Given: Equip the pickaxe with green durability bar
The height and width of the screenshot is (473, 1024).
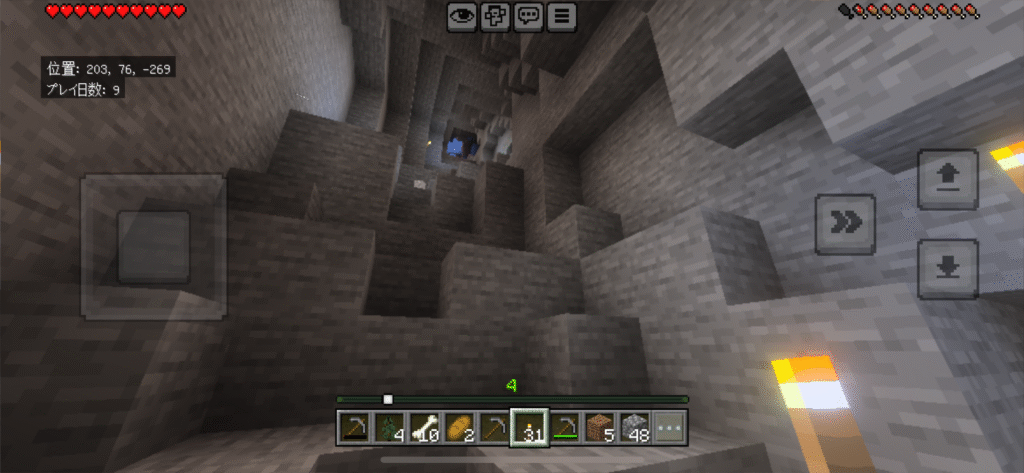Looking at the screenshot, I should point(566,427).
